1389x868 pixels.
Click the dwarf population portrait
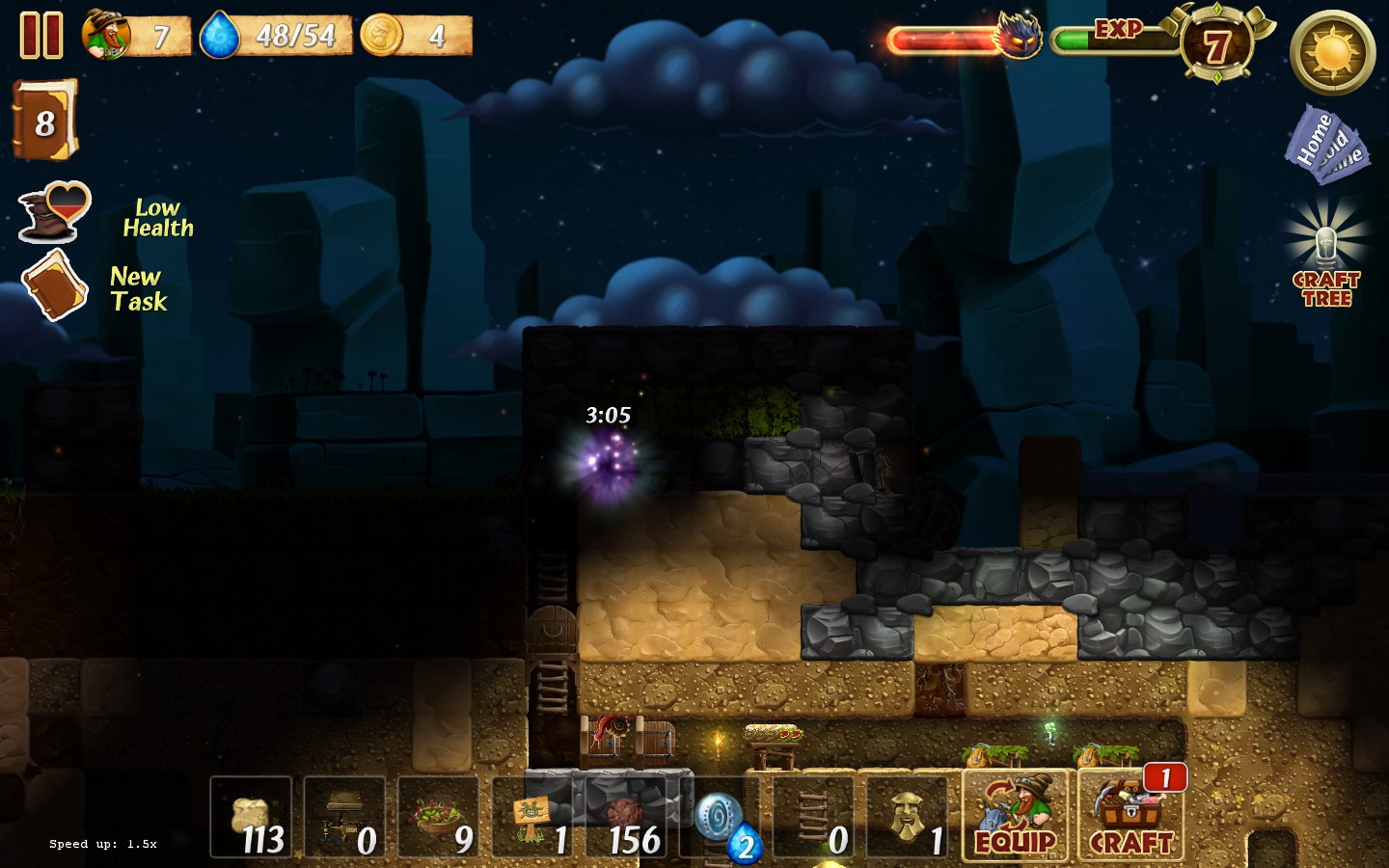click(x=107, y=36)
